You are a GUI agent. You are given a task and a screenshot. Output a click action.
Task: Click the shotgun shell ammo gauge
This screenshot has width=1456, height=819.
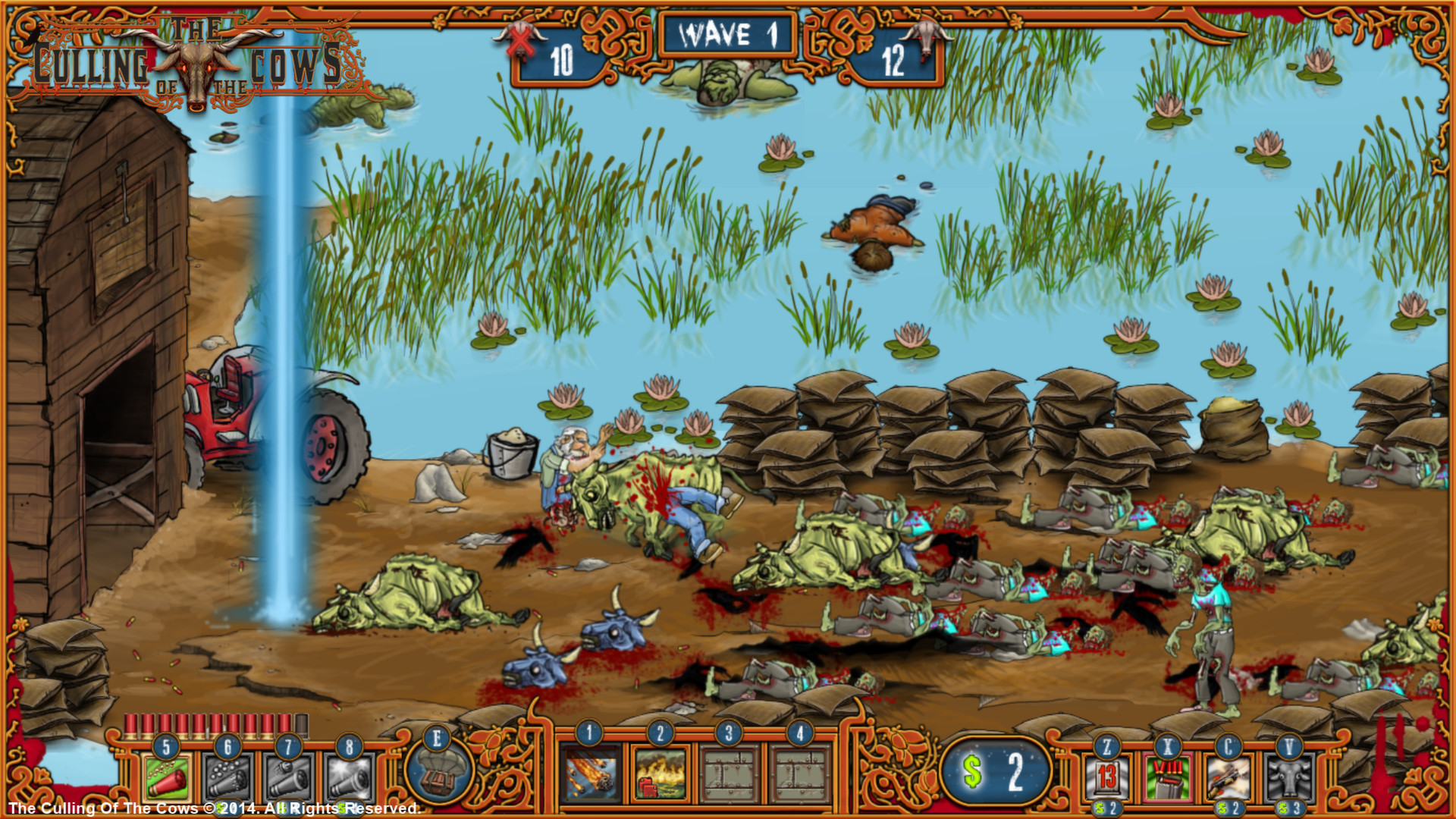(x=212, y=726)
